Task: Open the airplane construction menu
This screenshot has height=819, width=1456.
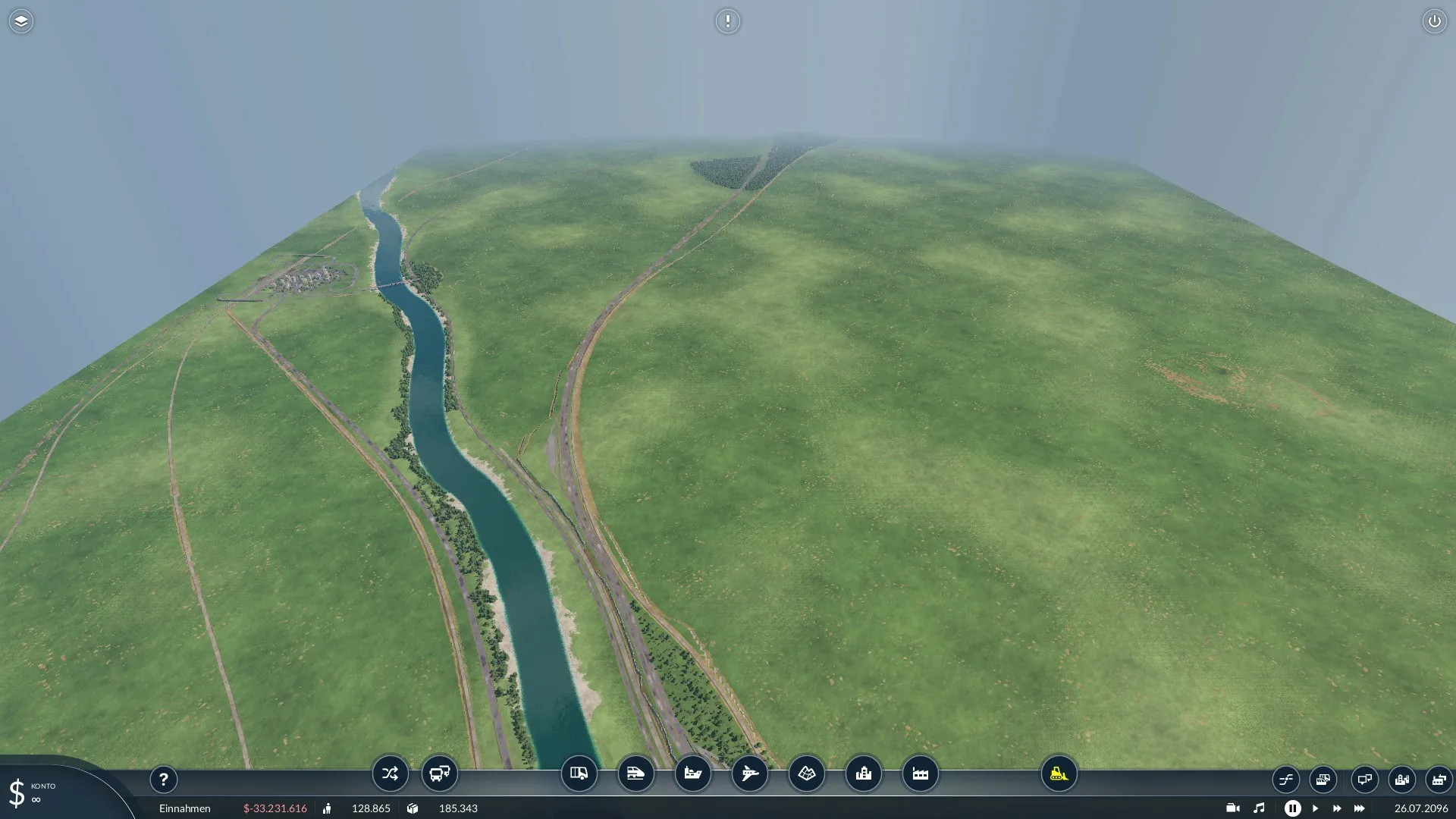Action: tap(750, 773)
